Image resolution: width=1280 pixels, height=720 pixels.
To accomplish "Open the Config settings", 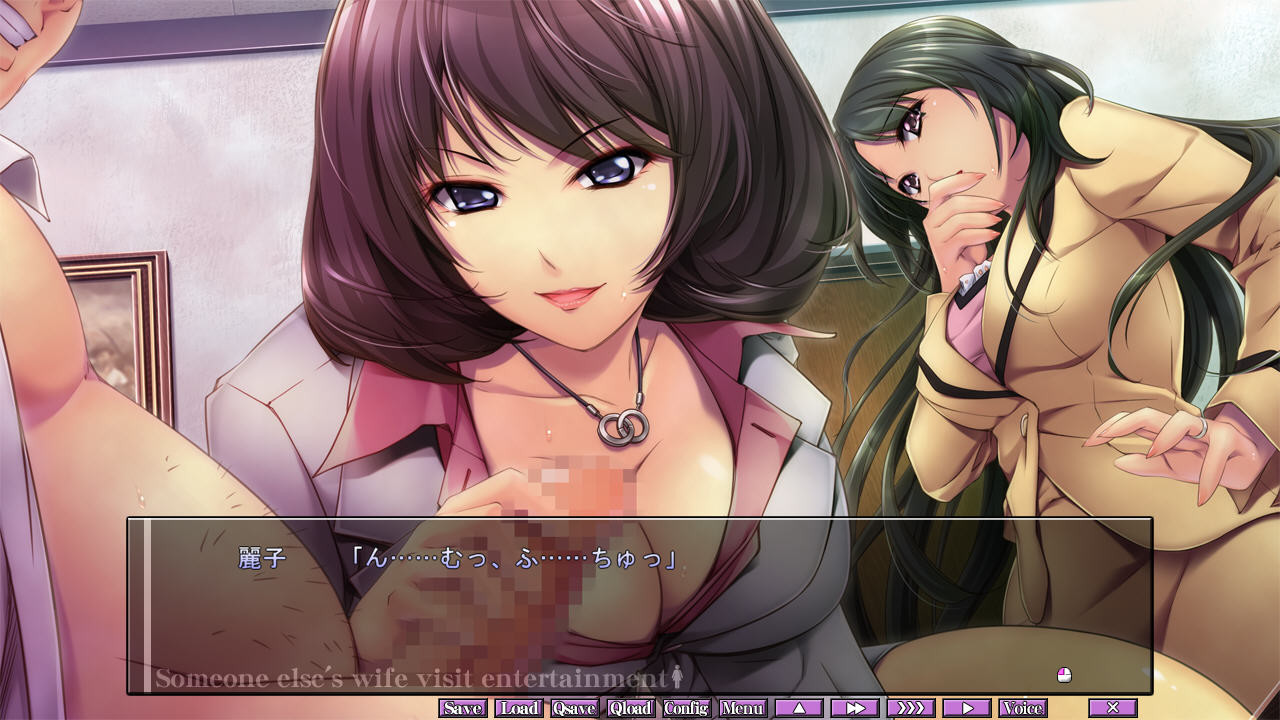I will tap(687, 708).
